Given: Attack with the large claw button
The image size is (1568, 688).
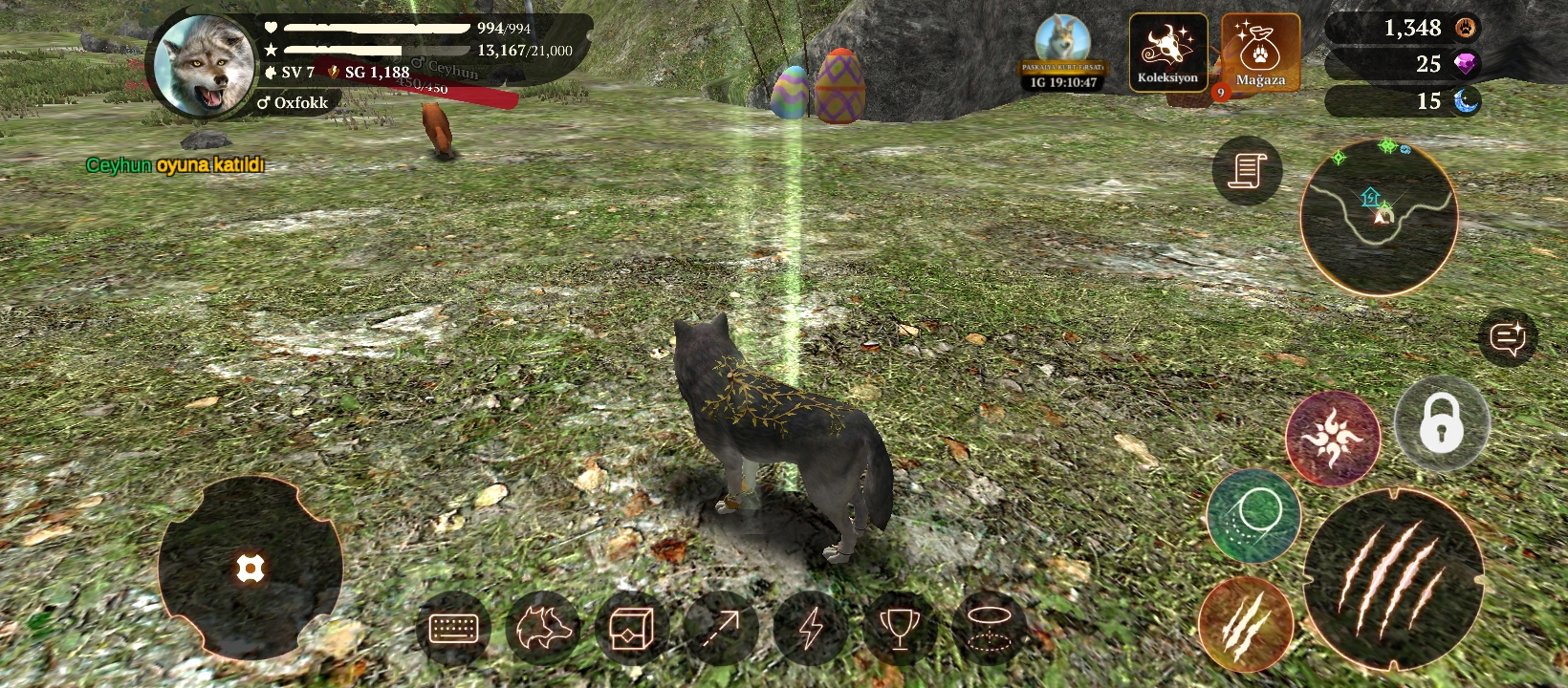Looking at the screenshot, I should pyautogui.click(x=1393, y=578).
